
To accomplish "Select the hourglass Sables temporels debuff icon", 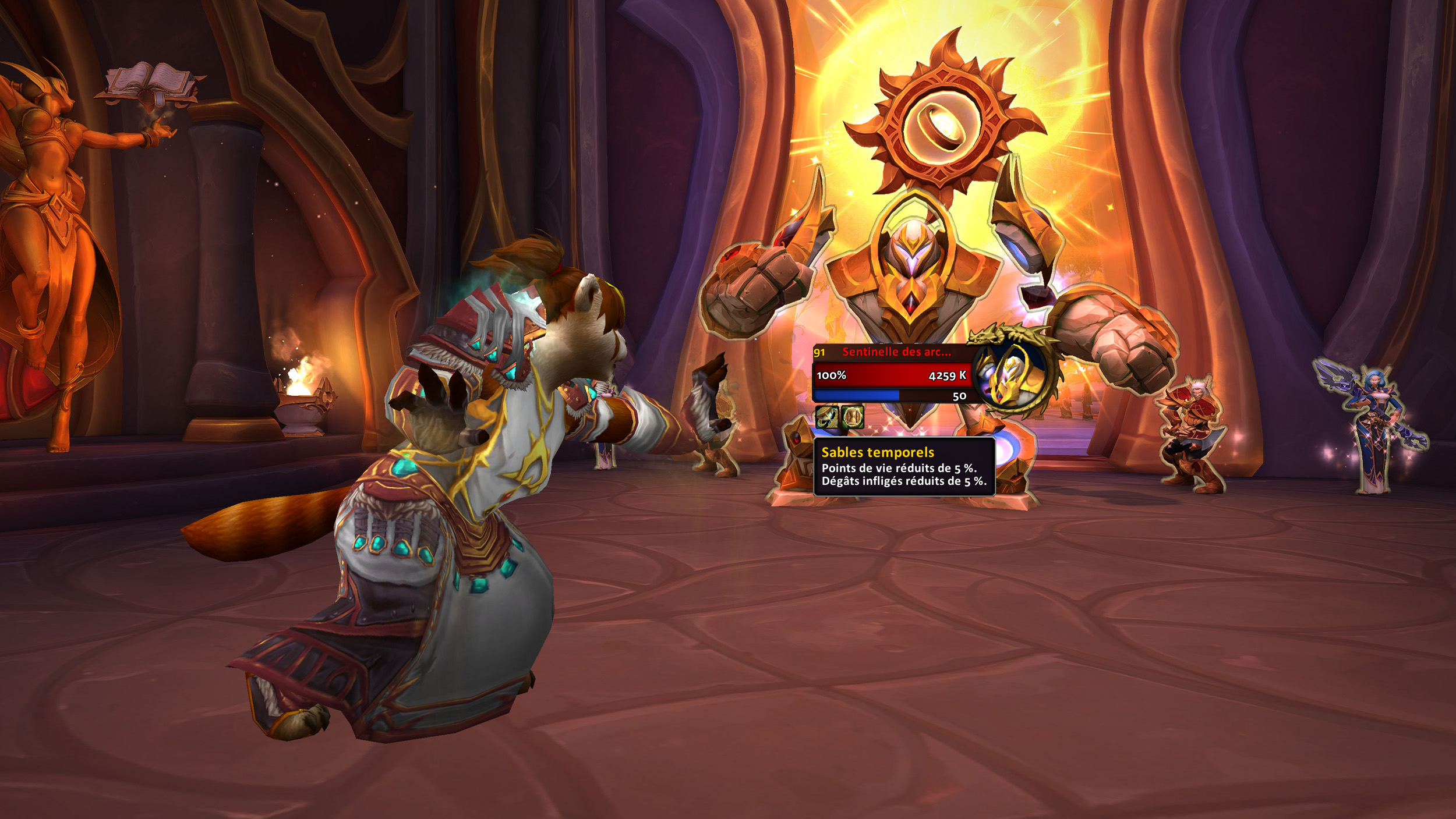I will point(853,417).
